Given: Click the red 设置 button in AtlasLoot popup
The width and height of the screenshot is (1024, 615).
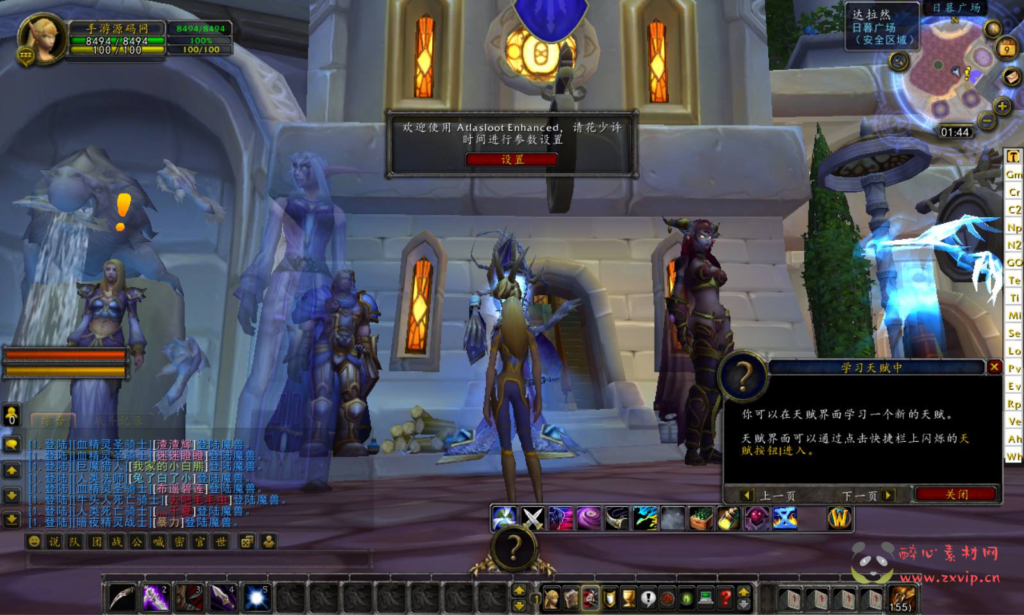Looking at the screenshot, I should (x=512, y=159).
